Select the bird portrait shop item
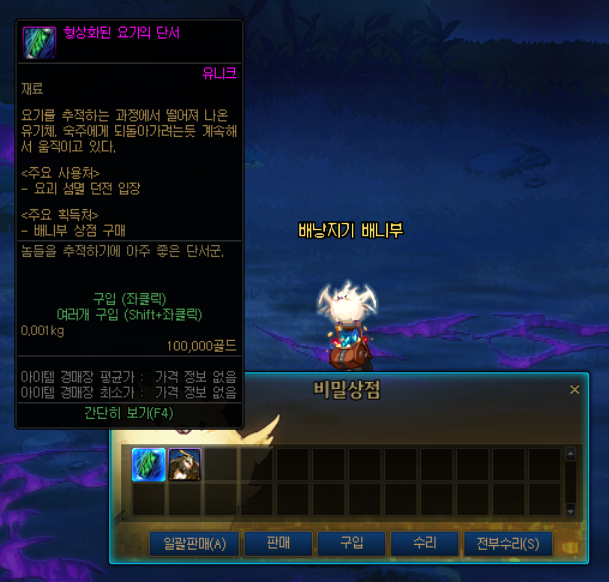 pos(184,464)
